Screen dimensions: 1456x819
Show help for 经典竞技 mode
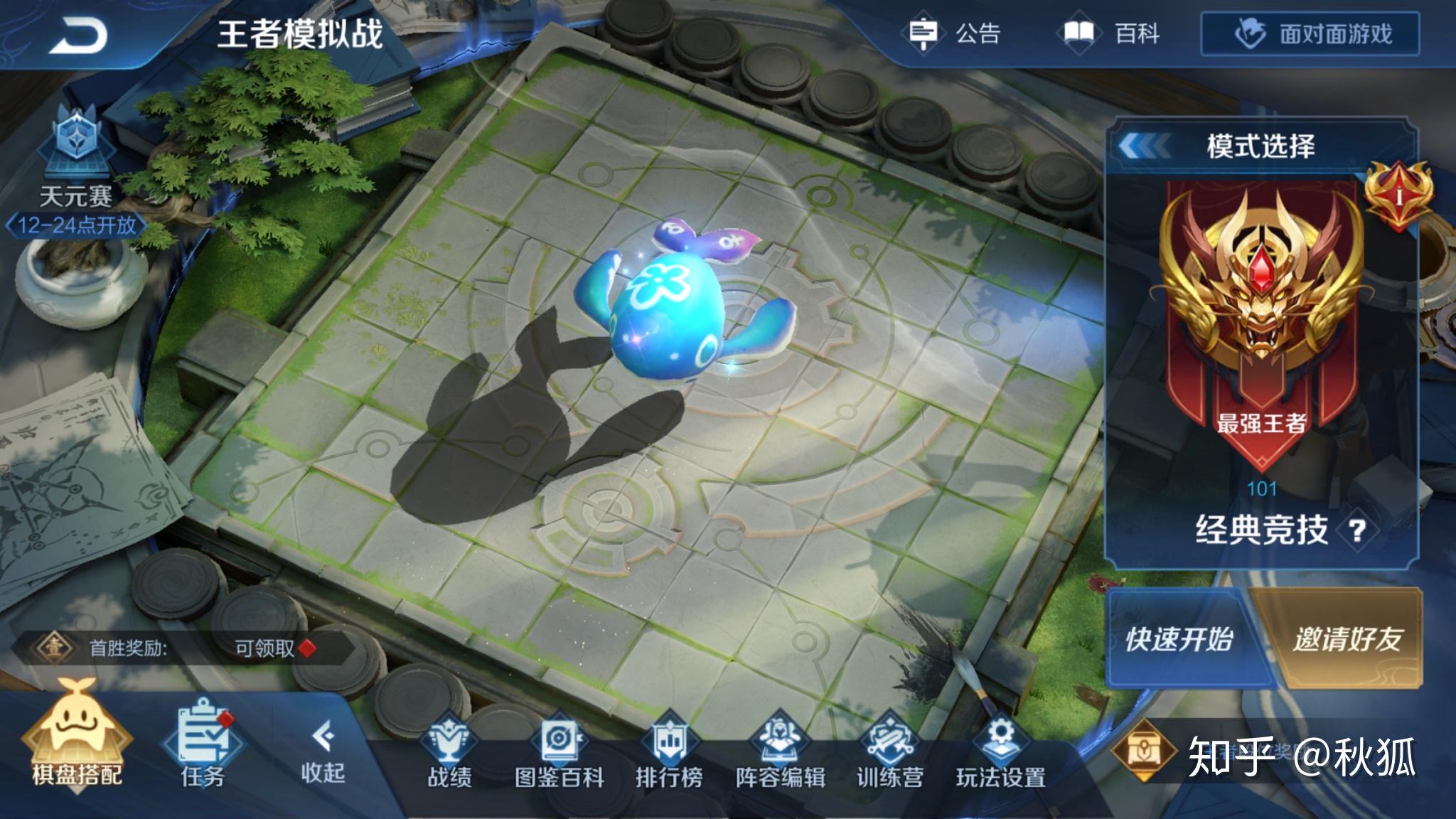point(1356,530)
